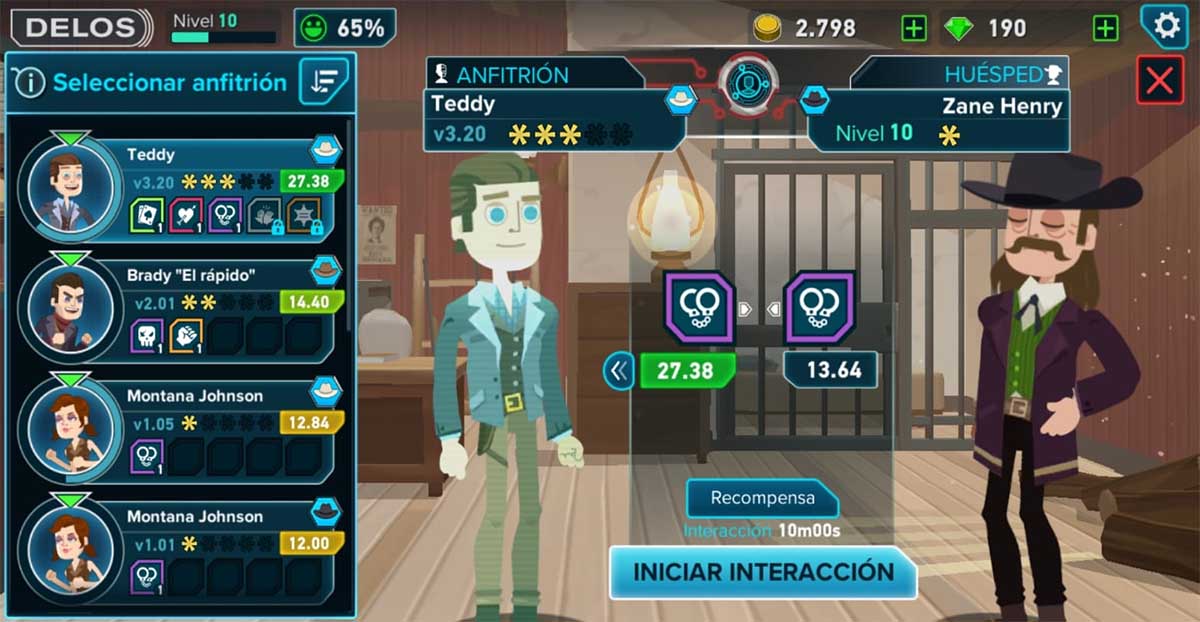The width and height of the screenshot is (1200, 622).
Task: Show info about selecting a host
Action: (30, 83)
